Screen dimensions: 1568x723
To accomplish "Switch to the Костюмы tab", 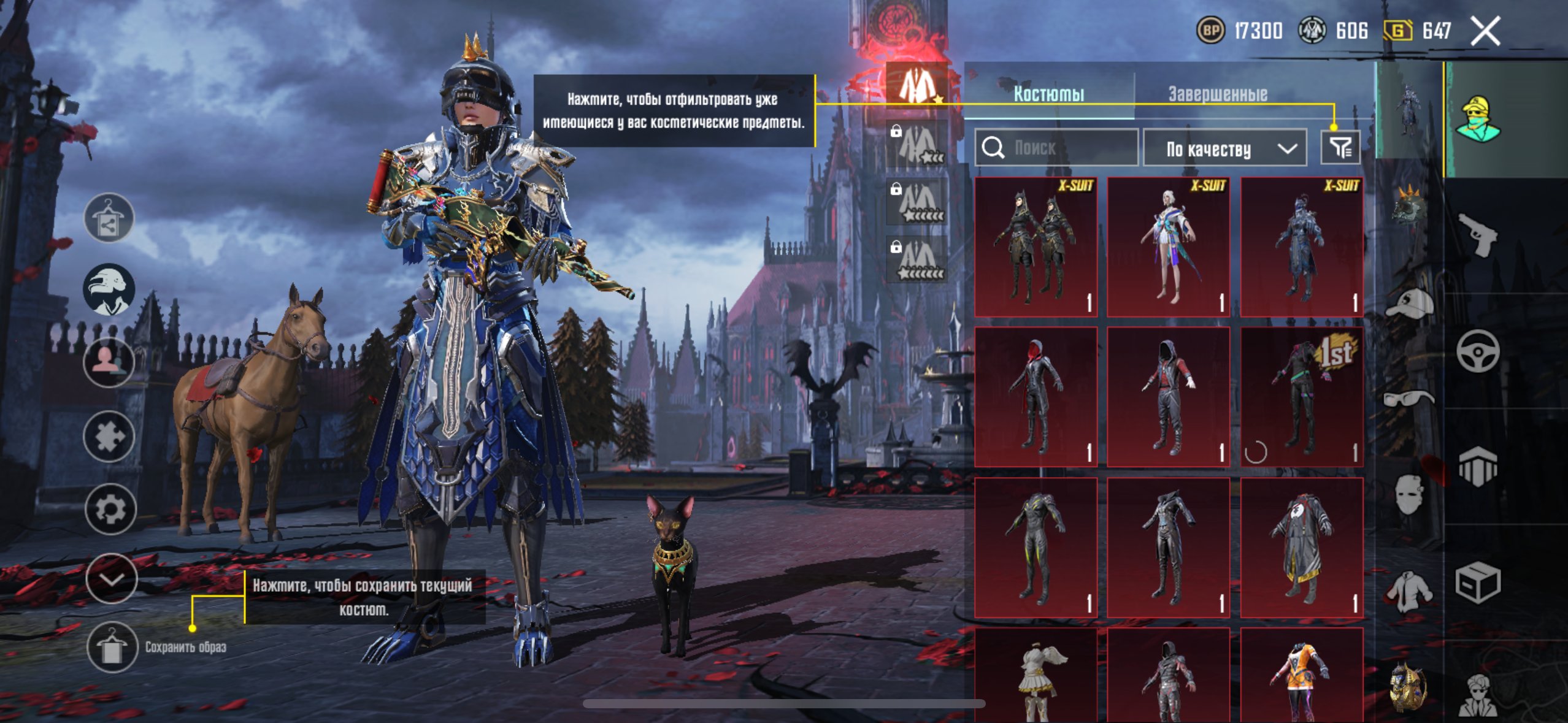I will 1048,94.
